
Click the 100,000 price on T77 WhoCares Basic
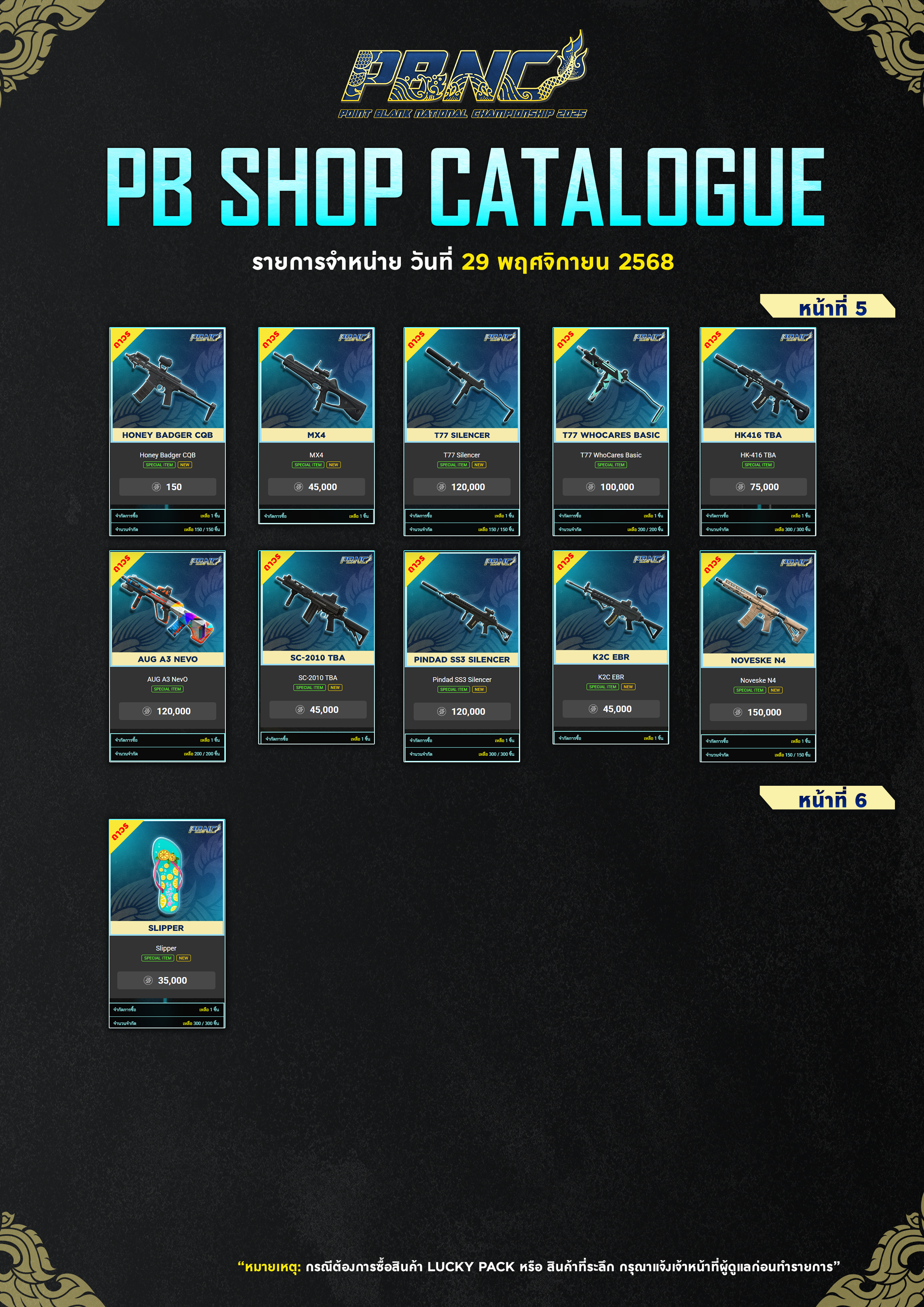pyautogui.click(x=611, y=487)
